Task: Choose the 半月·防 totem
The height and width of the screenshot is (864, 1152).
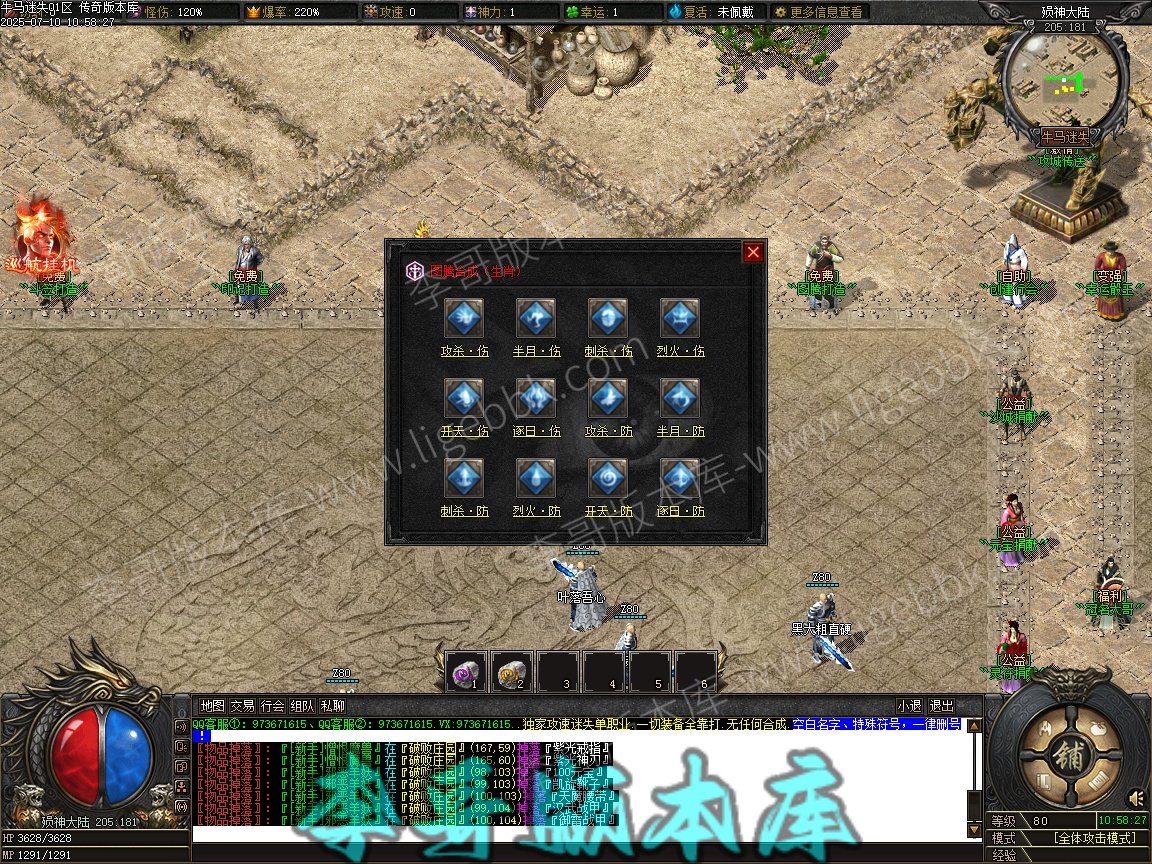Action: pyautogui.click(x=680, y=399)
